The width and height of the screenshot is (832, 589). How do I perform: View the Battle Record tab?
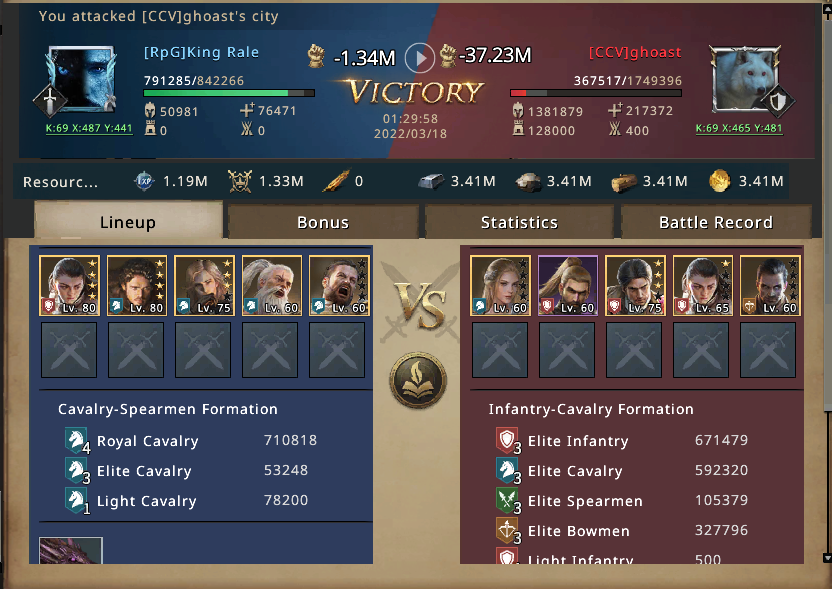pyautogui.click(x=715, y=222)
